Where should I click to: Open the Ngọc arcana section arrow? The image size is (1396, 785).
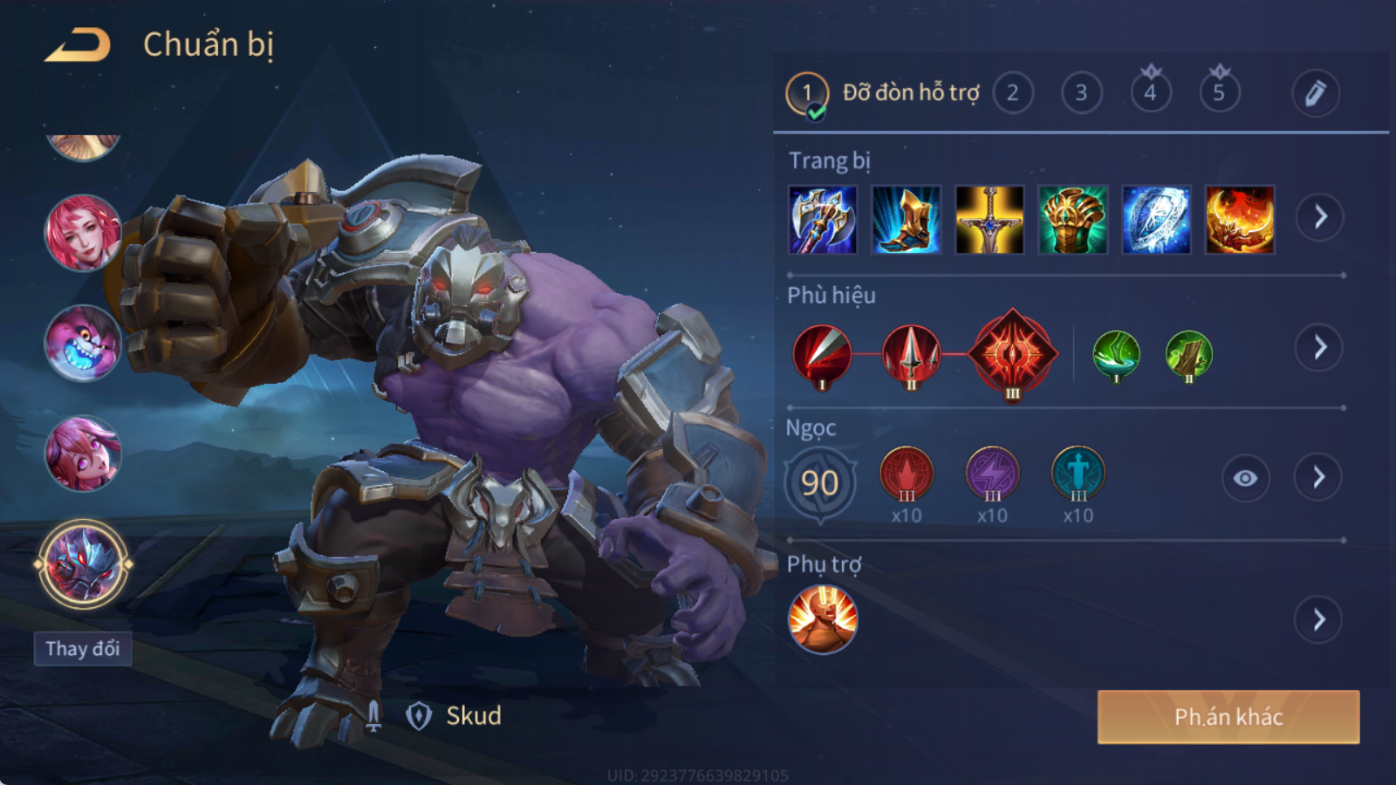(1319, 478)
